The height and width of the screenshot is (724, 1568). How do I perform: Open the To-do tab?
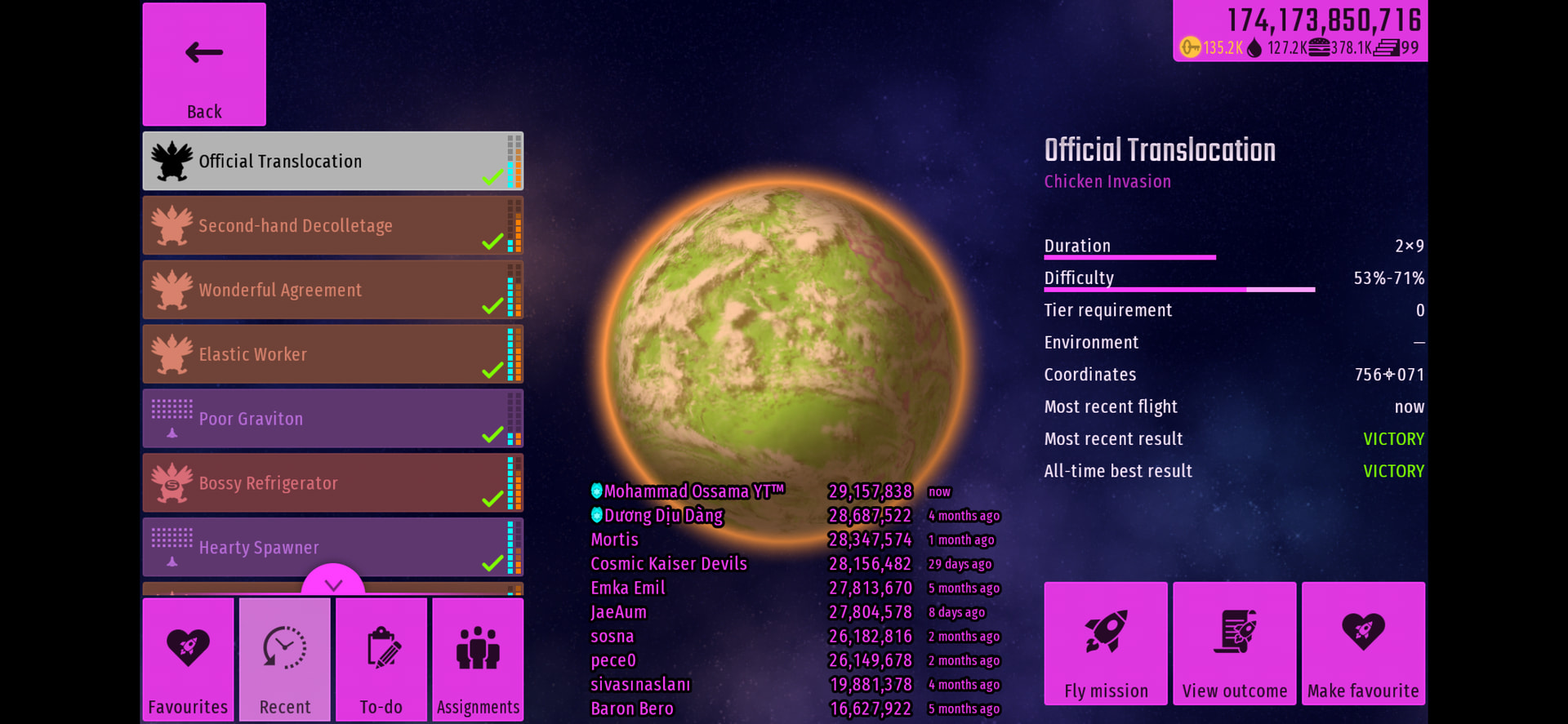click(381, 660)
